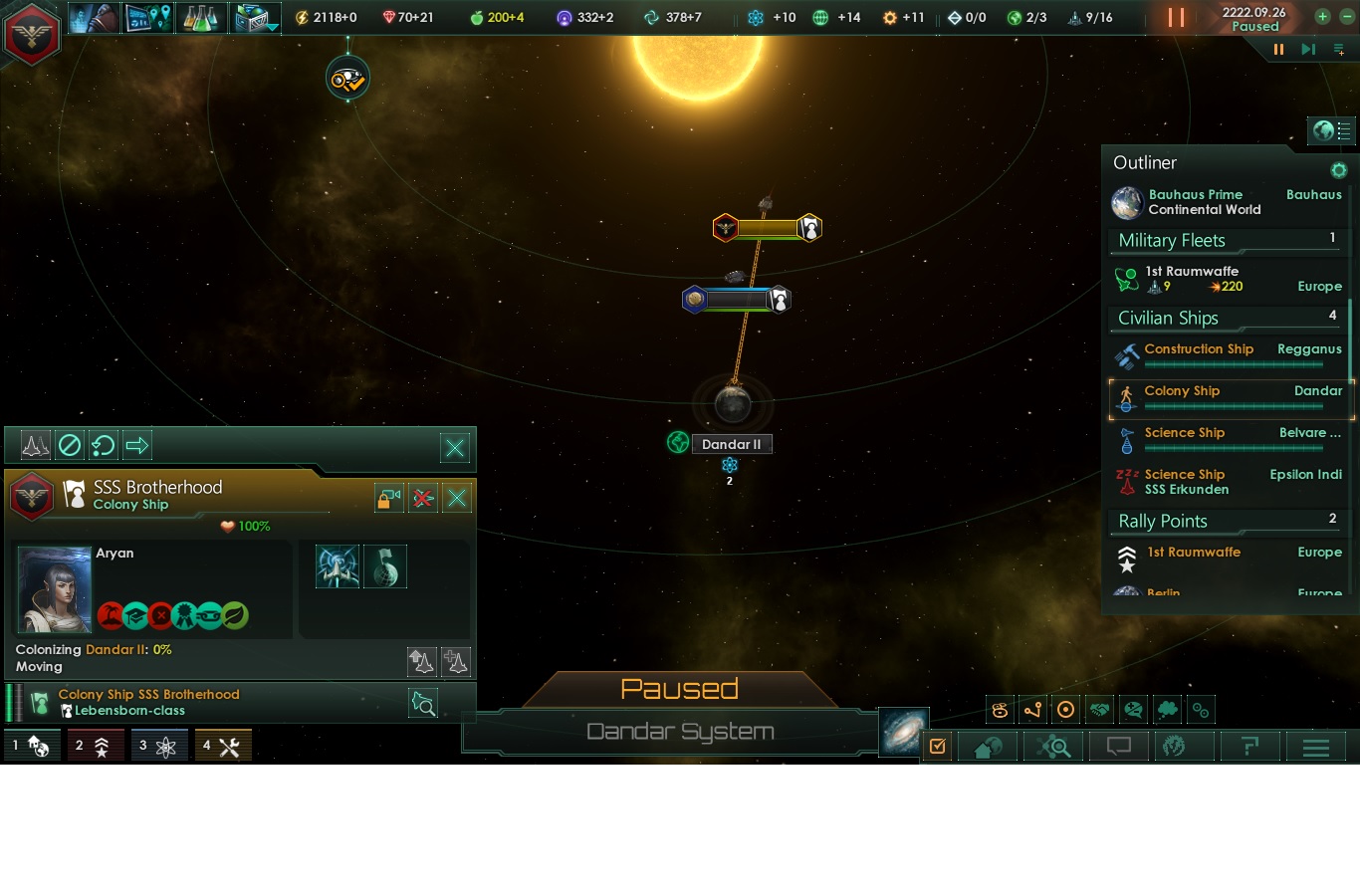Cancel the colony ship's current orders
The width and height of the screenshot is (1360, 896).
tap(69, 445)
